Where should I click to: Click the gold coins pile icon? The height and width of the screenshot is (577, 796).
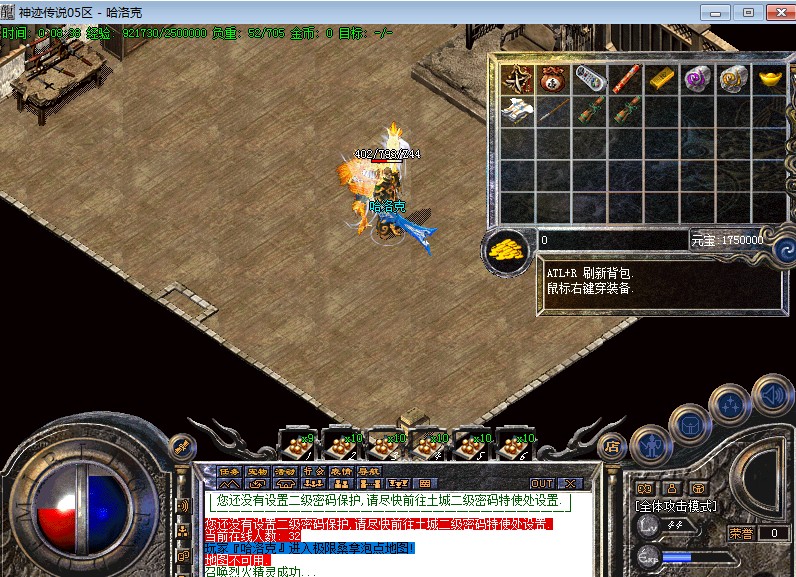point(508,250)
